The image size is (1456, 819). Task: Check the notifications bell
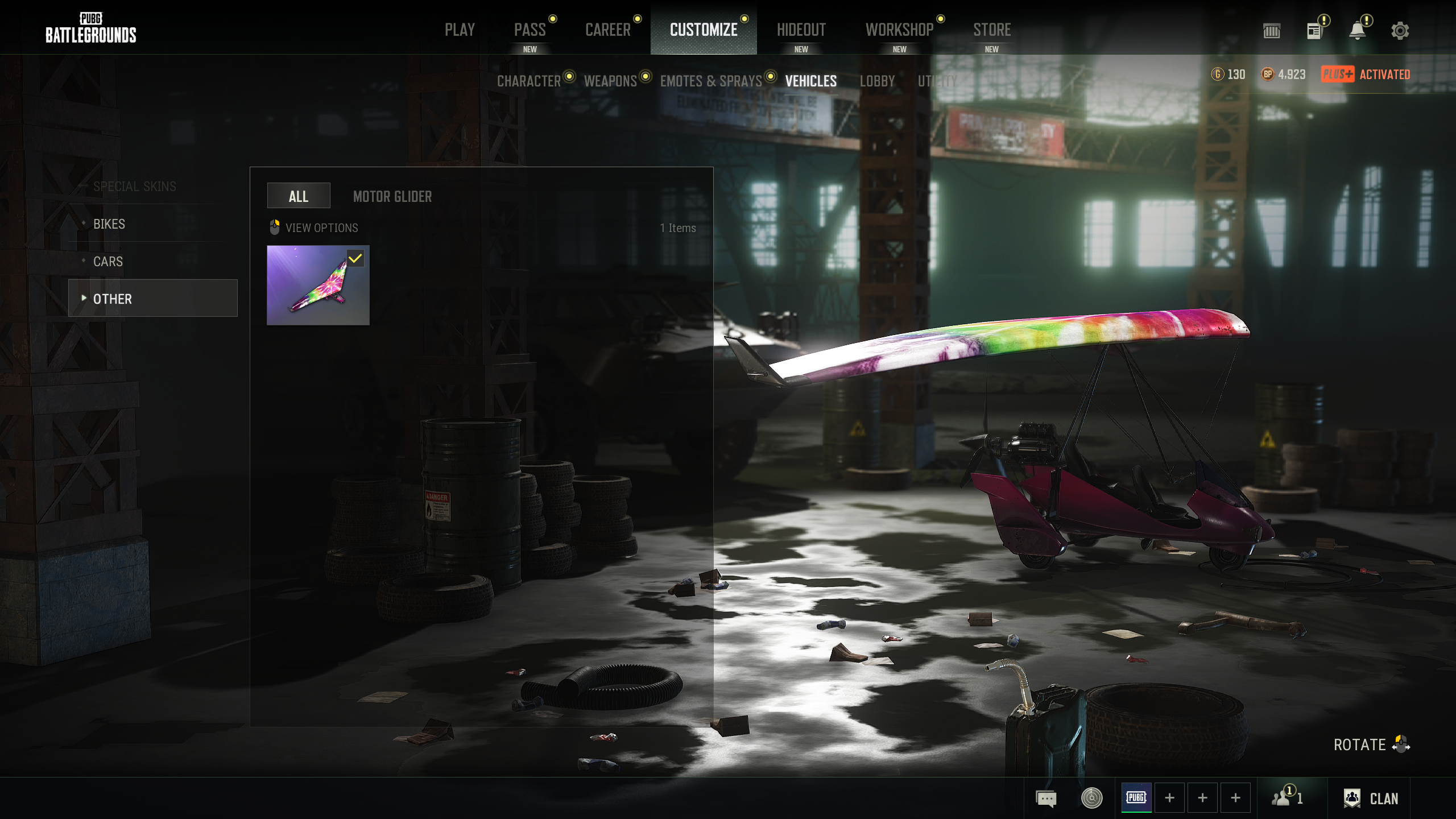(1357, 31)
